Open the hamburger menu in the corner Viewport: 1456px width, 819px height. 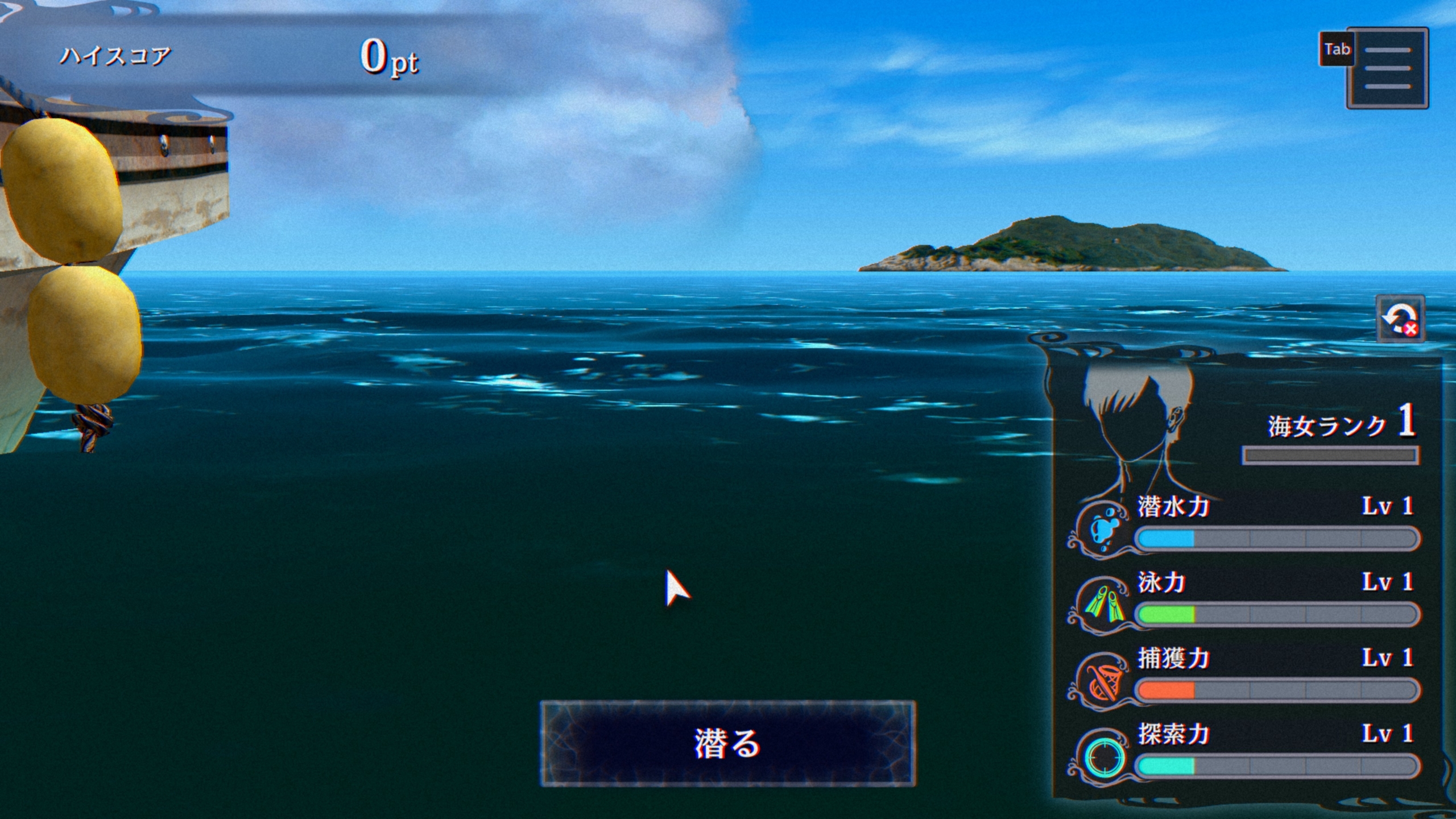coord(1387,68)
